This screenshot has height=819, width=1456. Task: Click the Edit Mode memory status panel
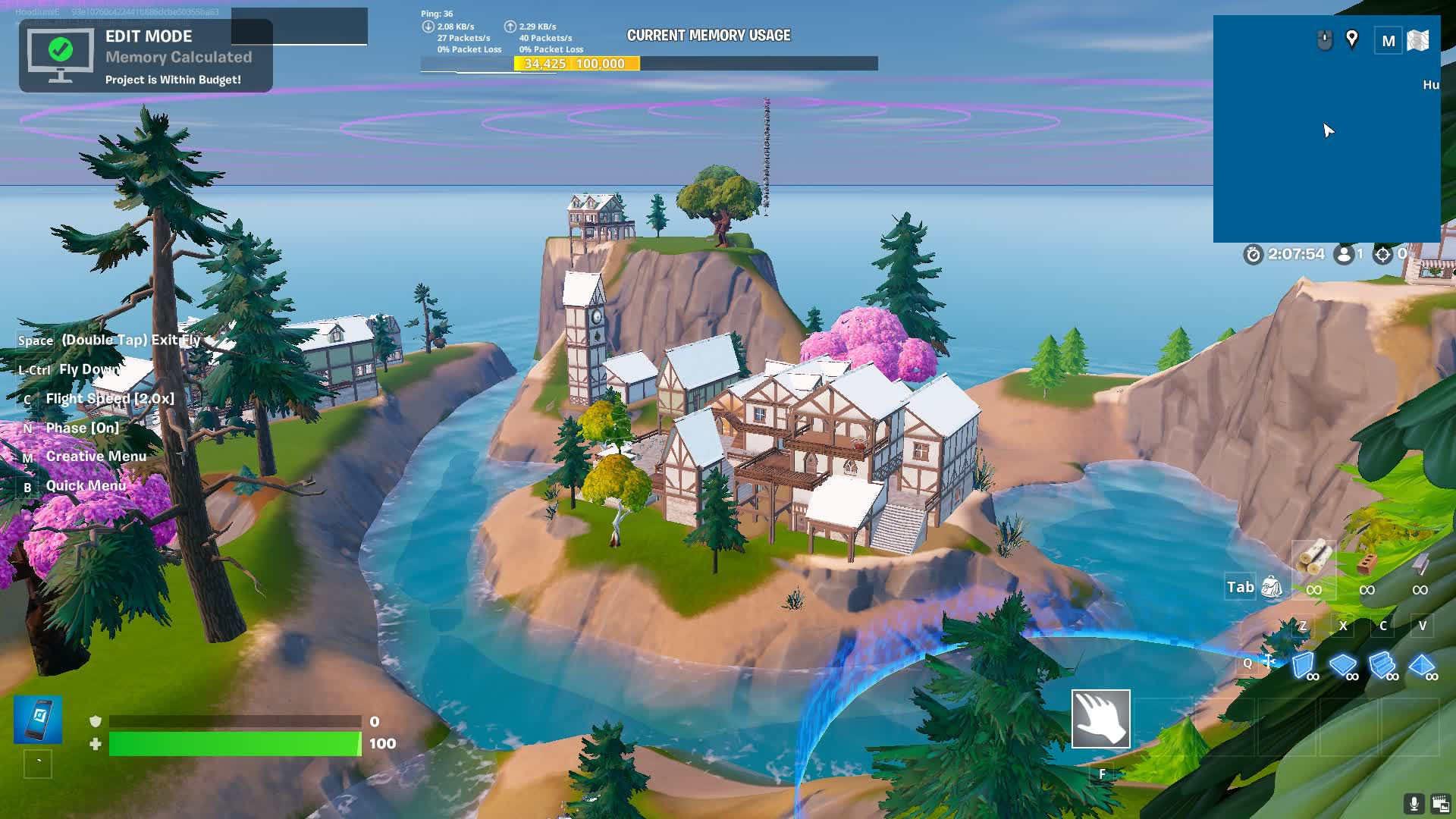tap(146, 56)
